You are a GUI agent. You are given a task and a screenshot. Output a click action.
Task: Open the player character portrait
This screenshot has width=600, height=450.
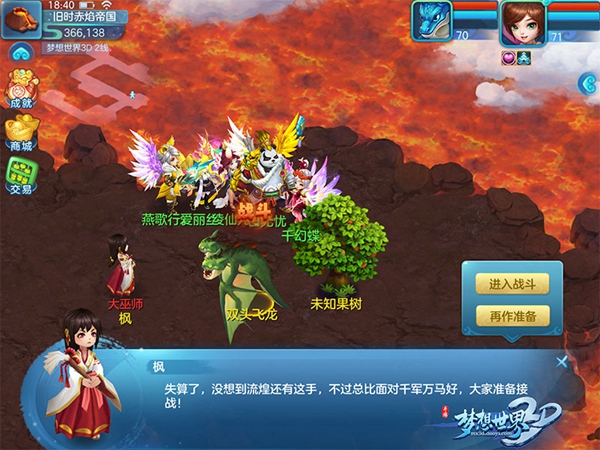tap(522, 22)
